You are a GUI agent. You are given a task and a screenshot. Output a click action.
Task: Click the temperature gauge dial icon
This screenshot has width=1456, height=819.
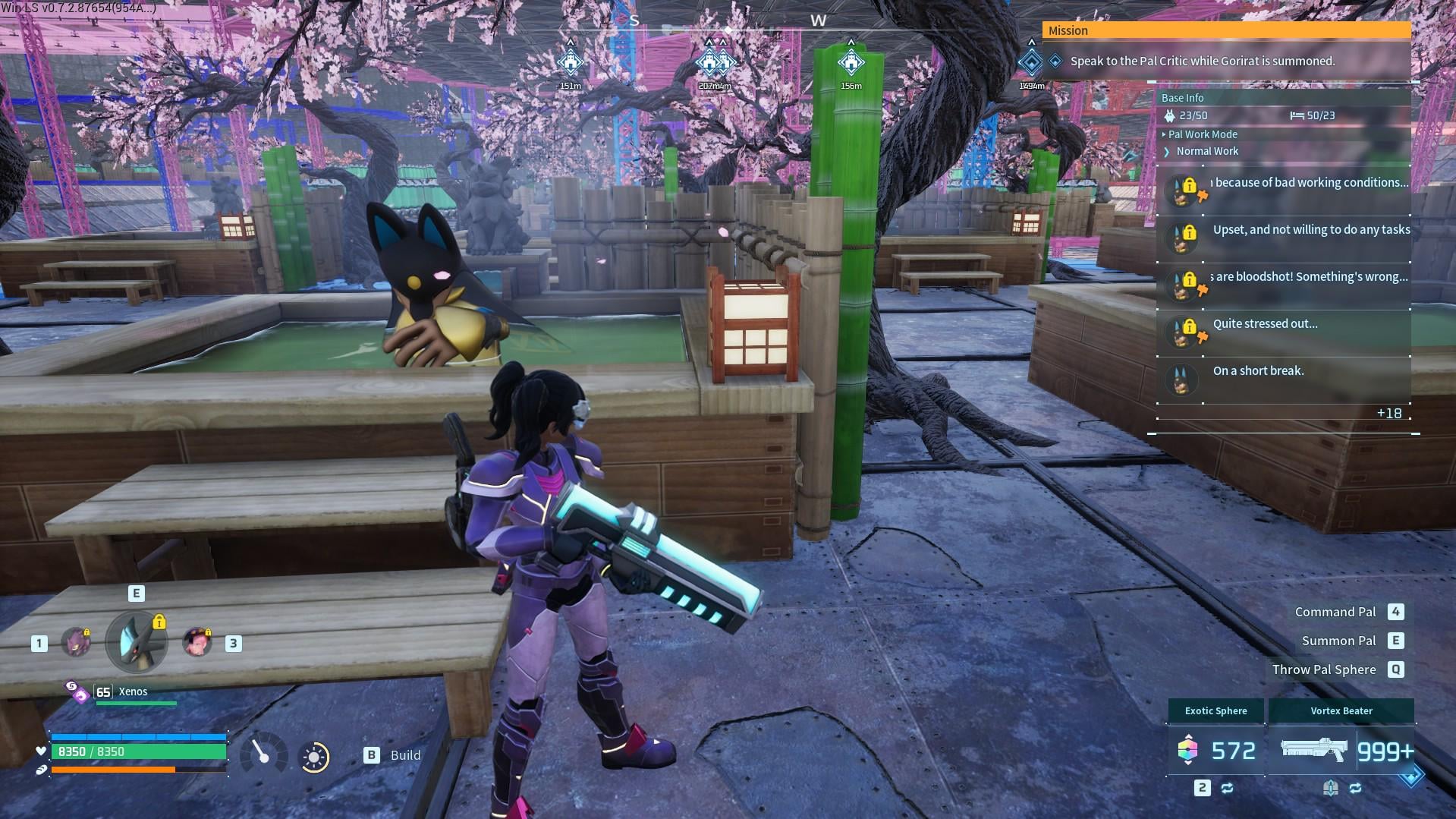tap(263, 754)
